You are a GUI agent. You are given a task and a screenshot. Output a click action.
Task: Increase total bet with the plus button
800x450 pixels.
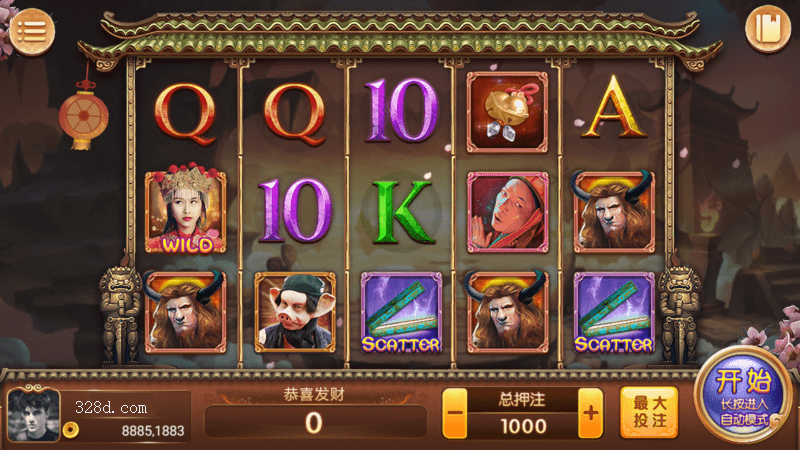tap(591, 412)
